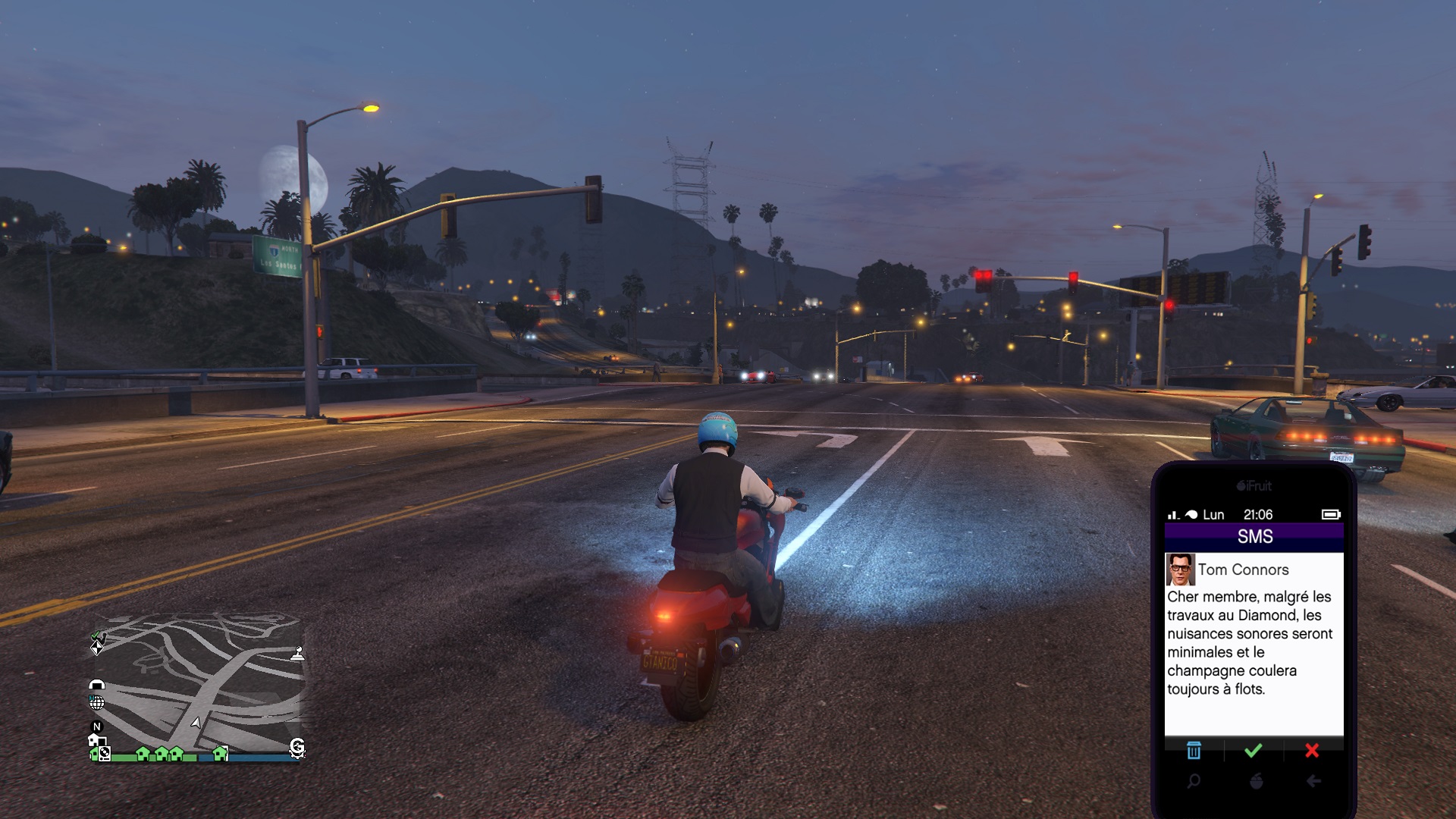The height and width of the screenshot is (819, 1456).
Task: Select the record turntable minimap blip
Action: click(x=105, y=754)
